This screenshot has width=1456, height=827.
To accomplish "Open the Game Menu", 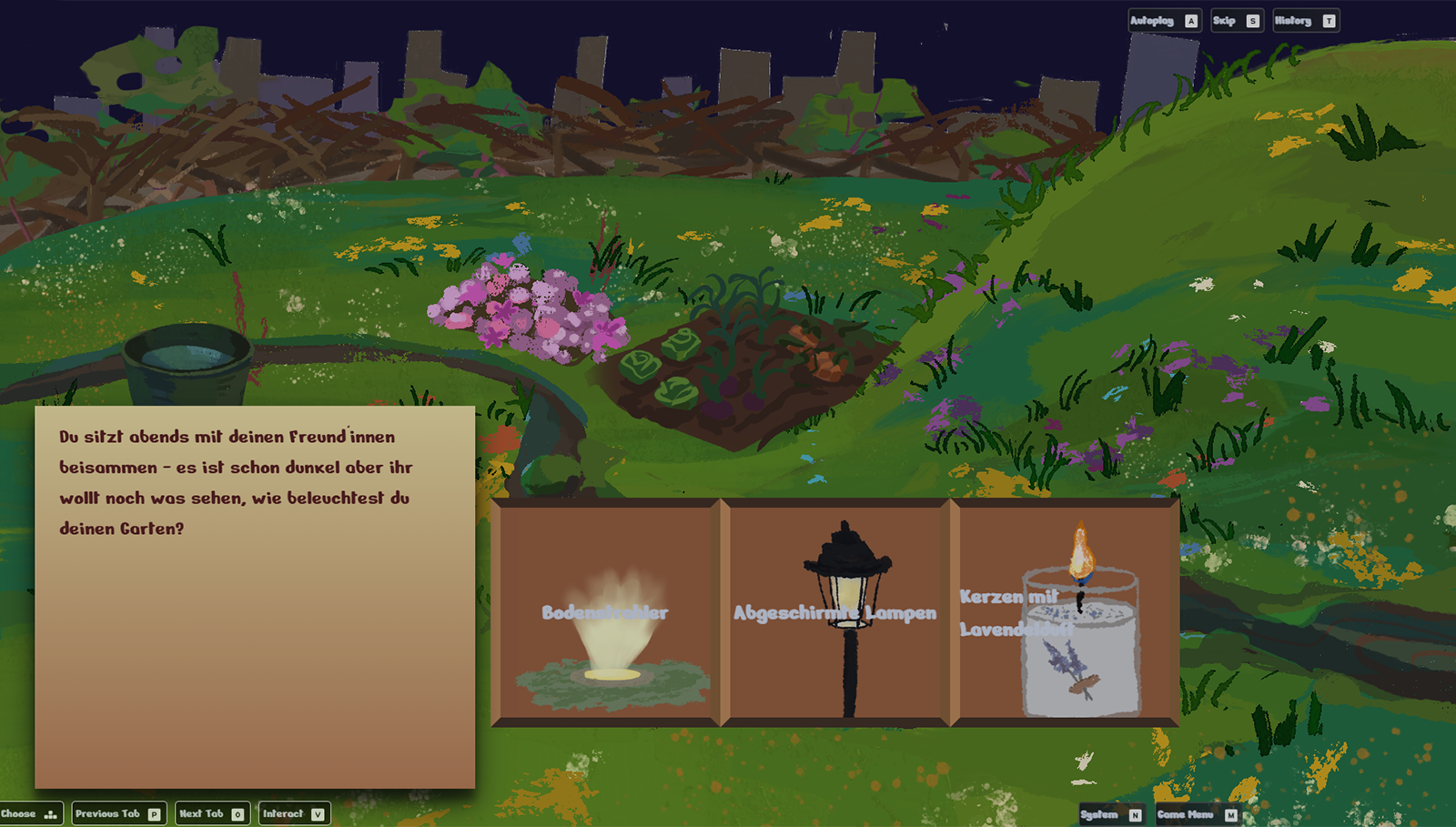I will [1197, 814].
